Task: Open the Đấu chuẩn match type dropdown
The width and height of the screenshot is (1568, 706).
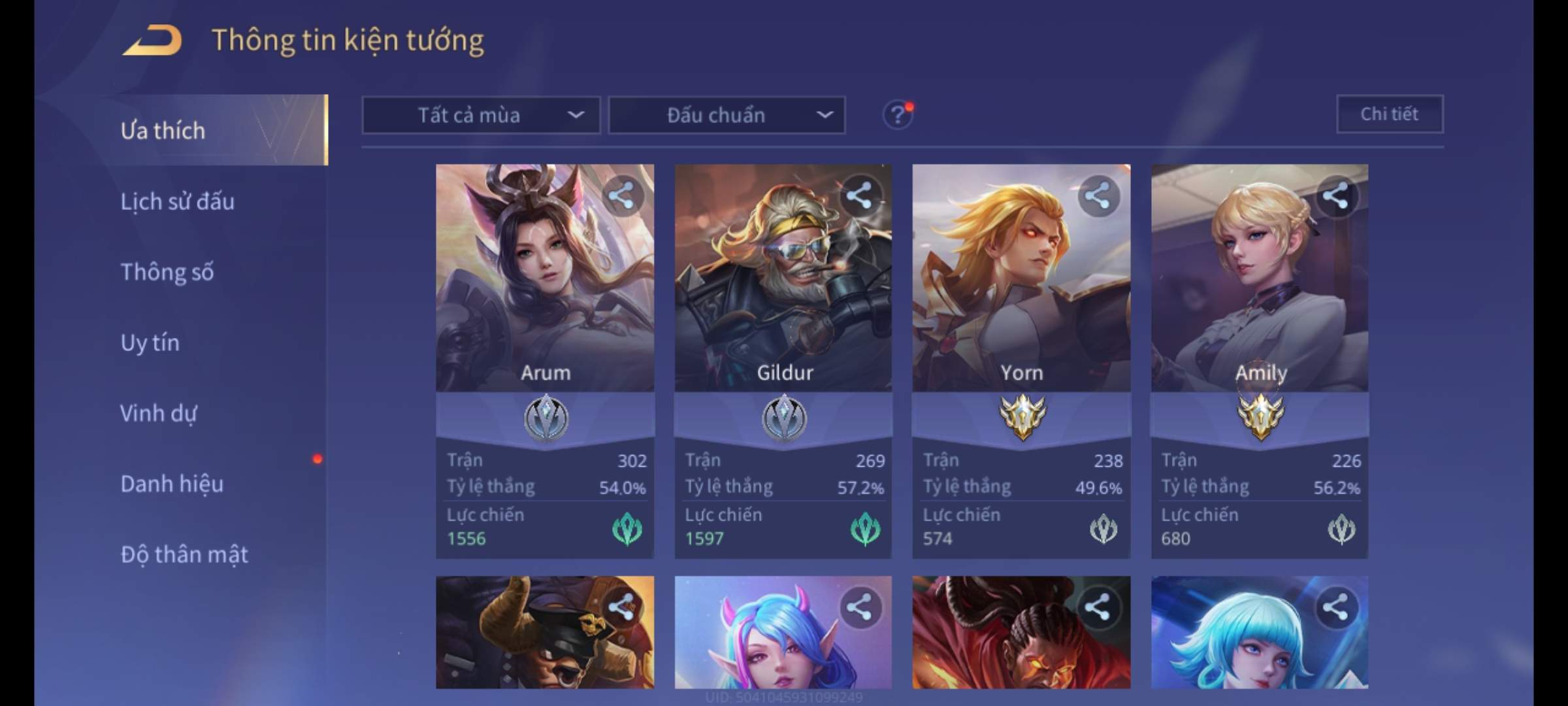Action: [727, 115]
